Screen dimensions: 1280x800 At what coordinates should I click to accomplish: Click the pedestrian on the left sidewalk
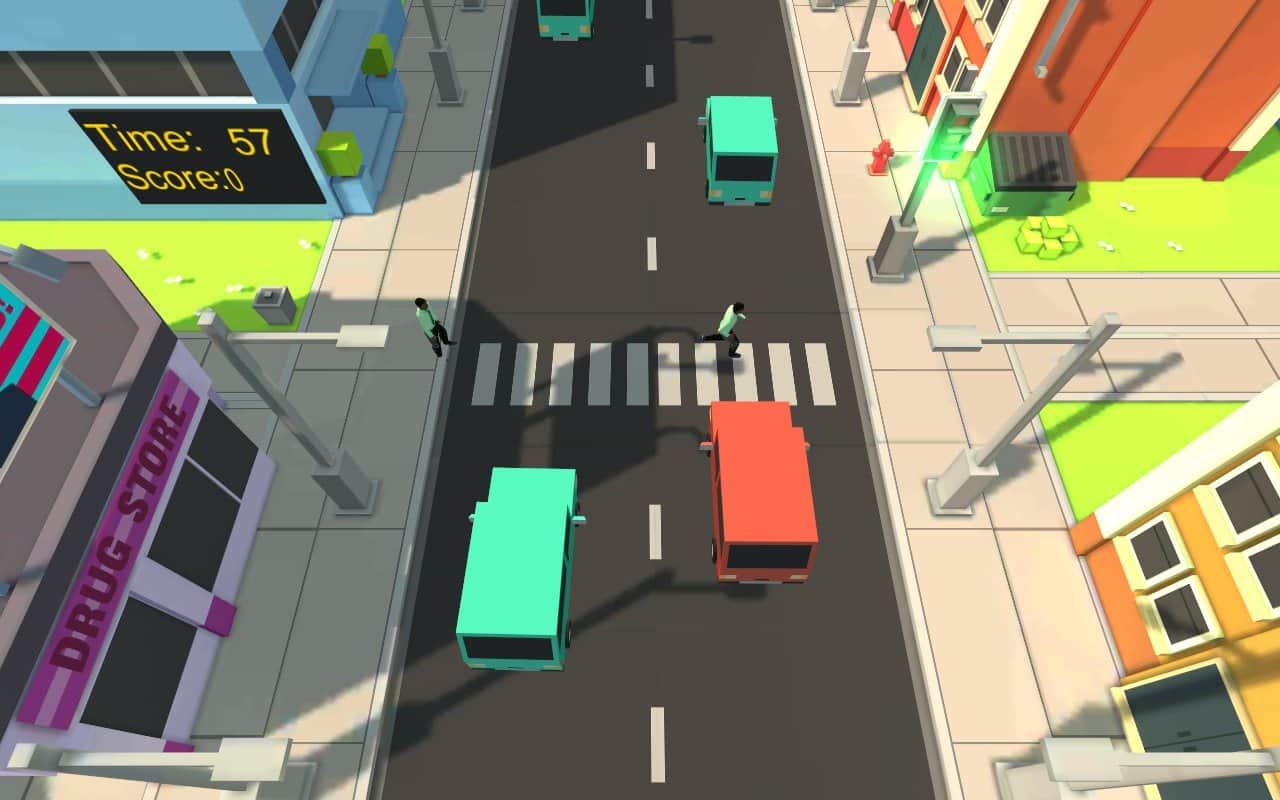click(x=428, y=325)
